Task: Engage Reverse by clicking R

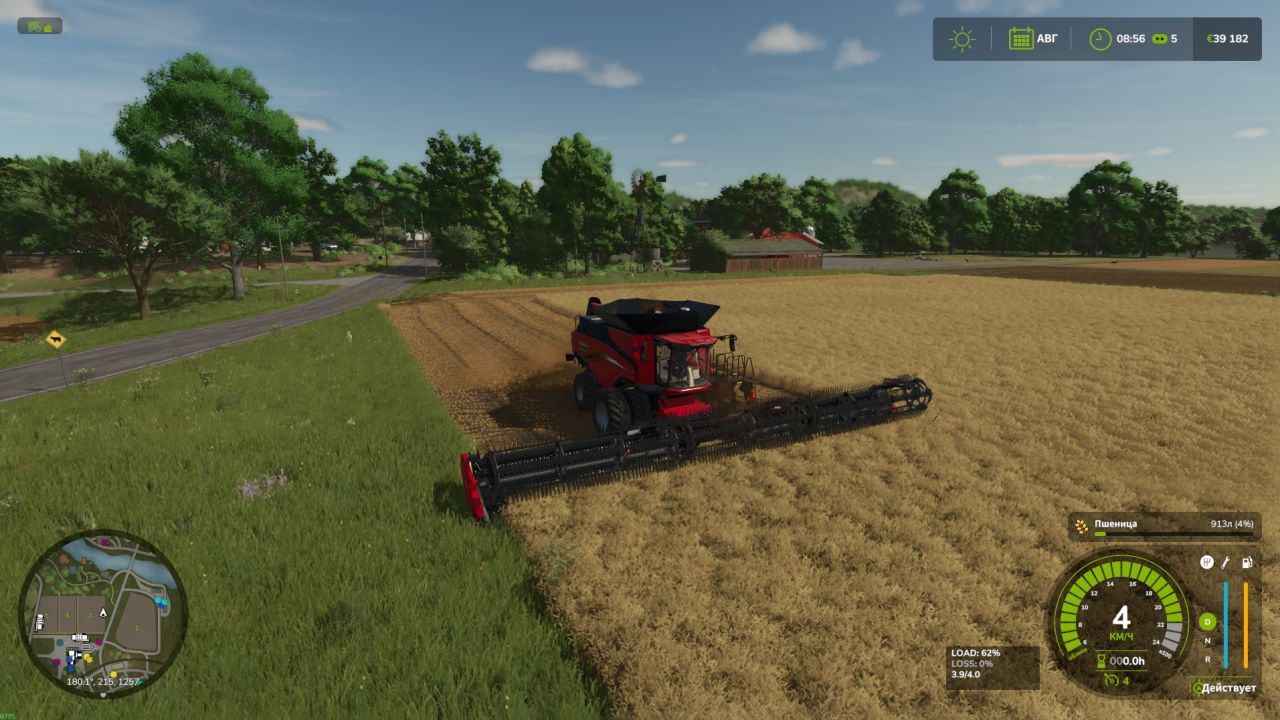Action: (1207, 659)
